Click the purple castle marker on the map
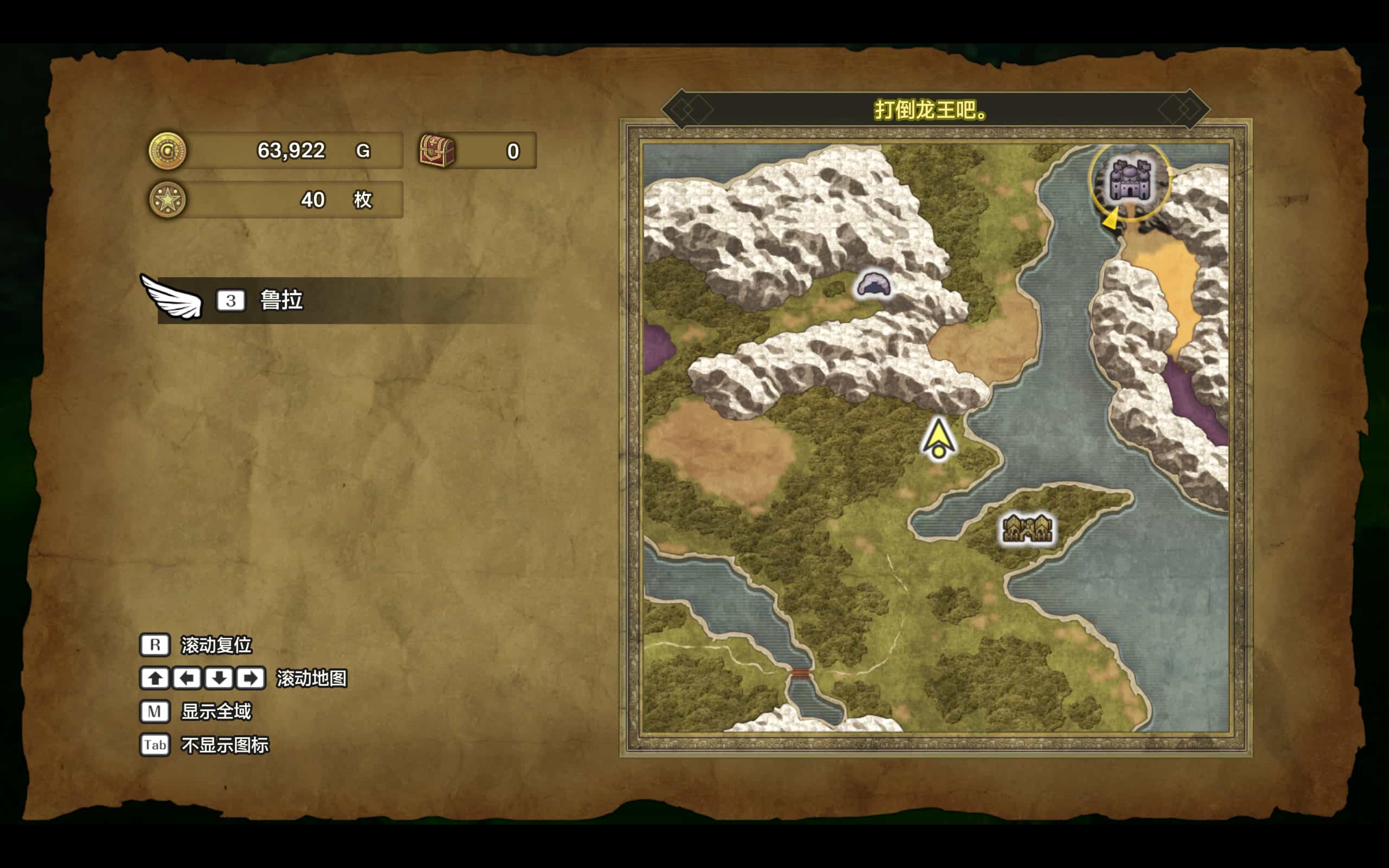Viewport: 1389px width, 868px height. point(1130,180)
